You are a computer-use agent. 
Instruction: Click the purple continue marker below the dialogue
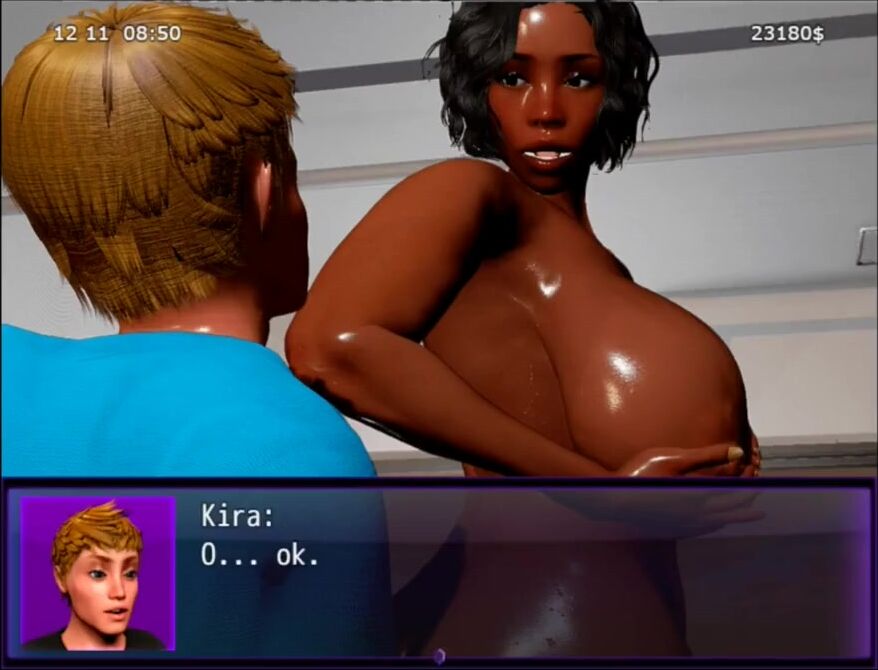[x=438, y=656]
